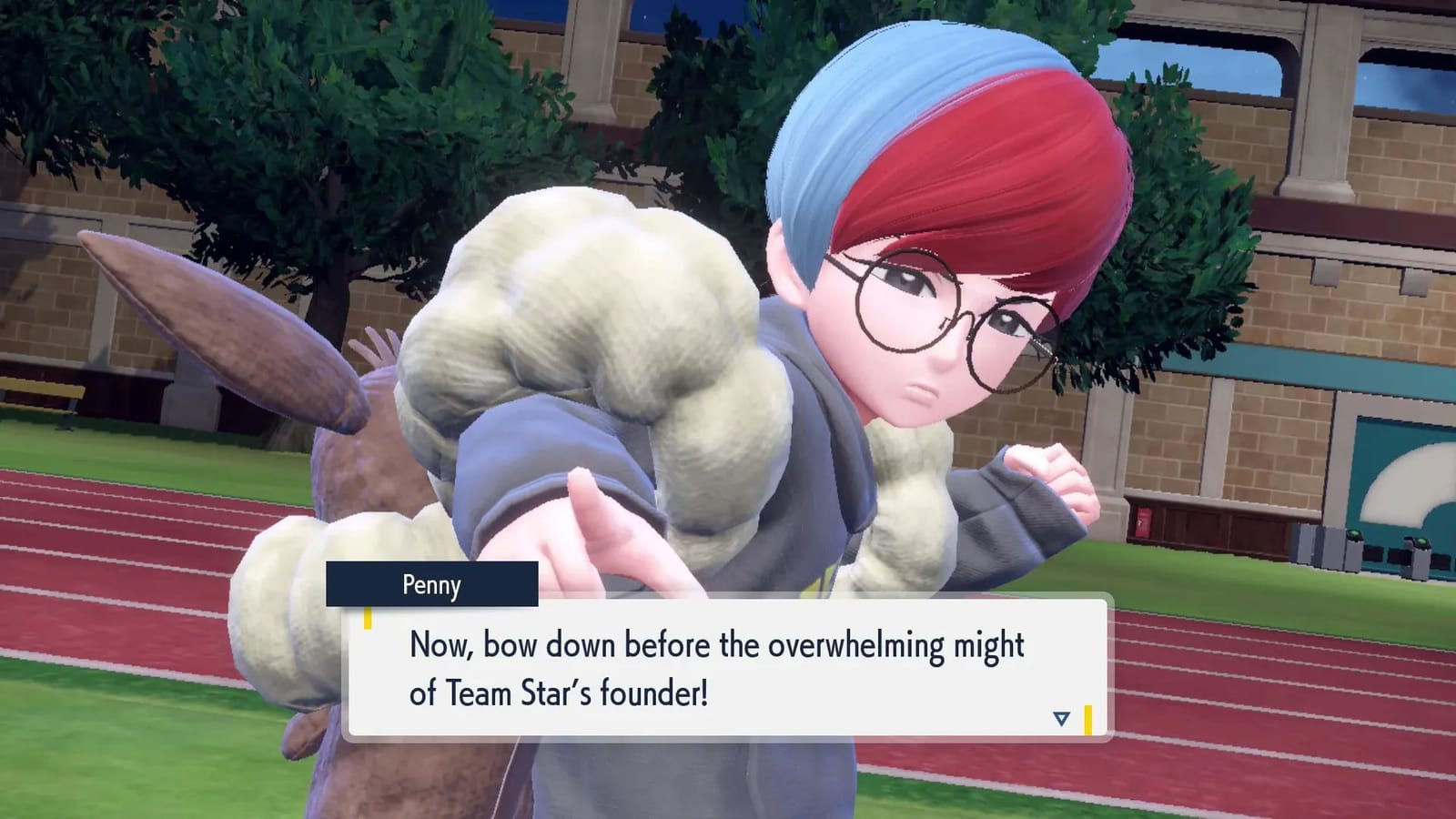Click the wooden bench below the building
This screenshot has width=1456, height=819.
[x=40, y=389]
